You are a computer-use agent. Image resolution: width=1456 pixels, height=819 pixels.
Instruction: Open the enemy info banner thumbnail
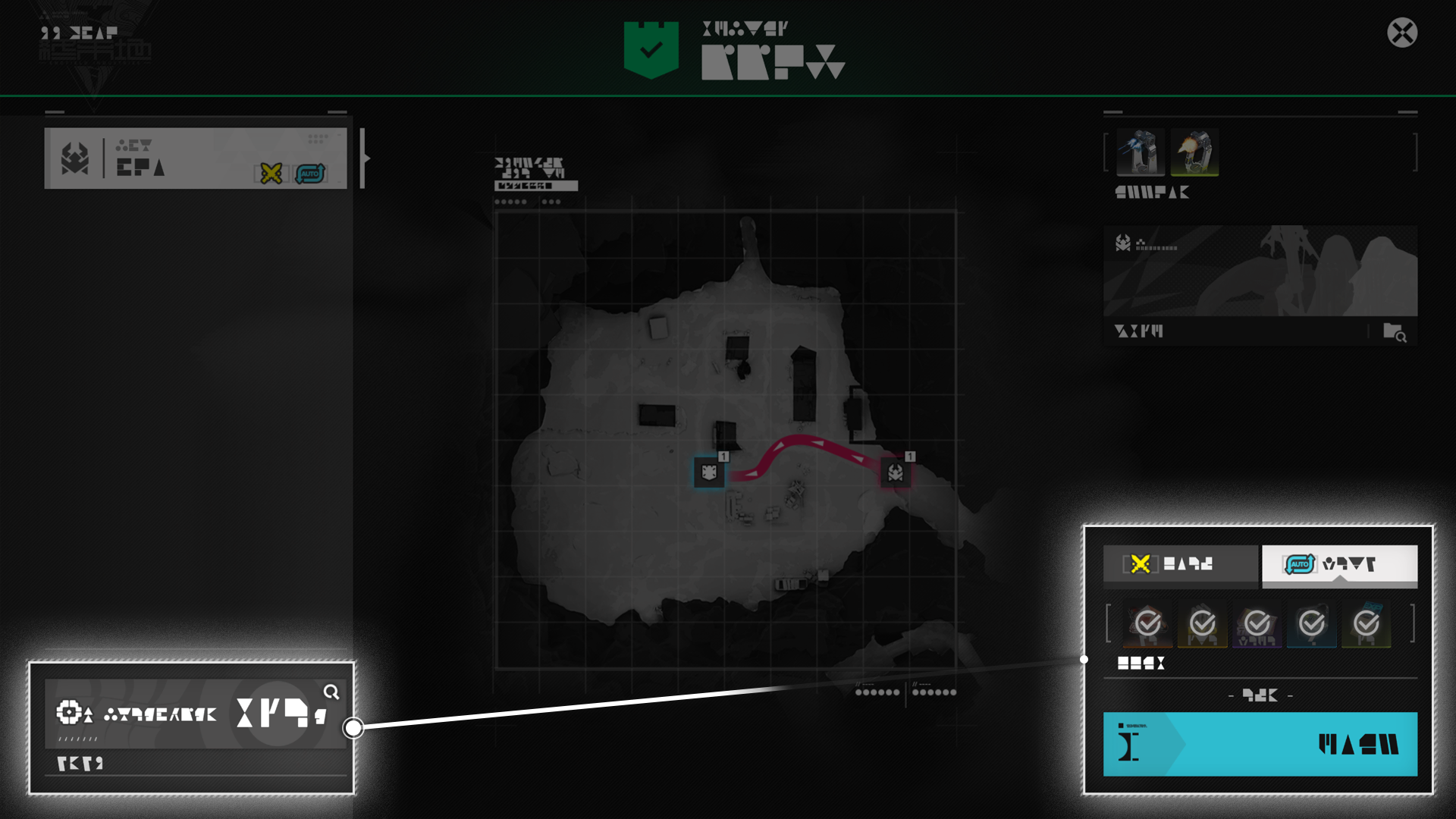point(1260,271)
